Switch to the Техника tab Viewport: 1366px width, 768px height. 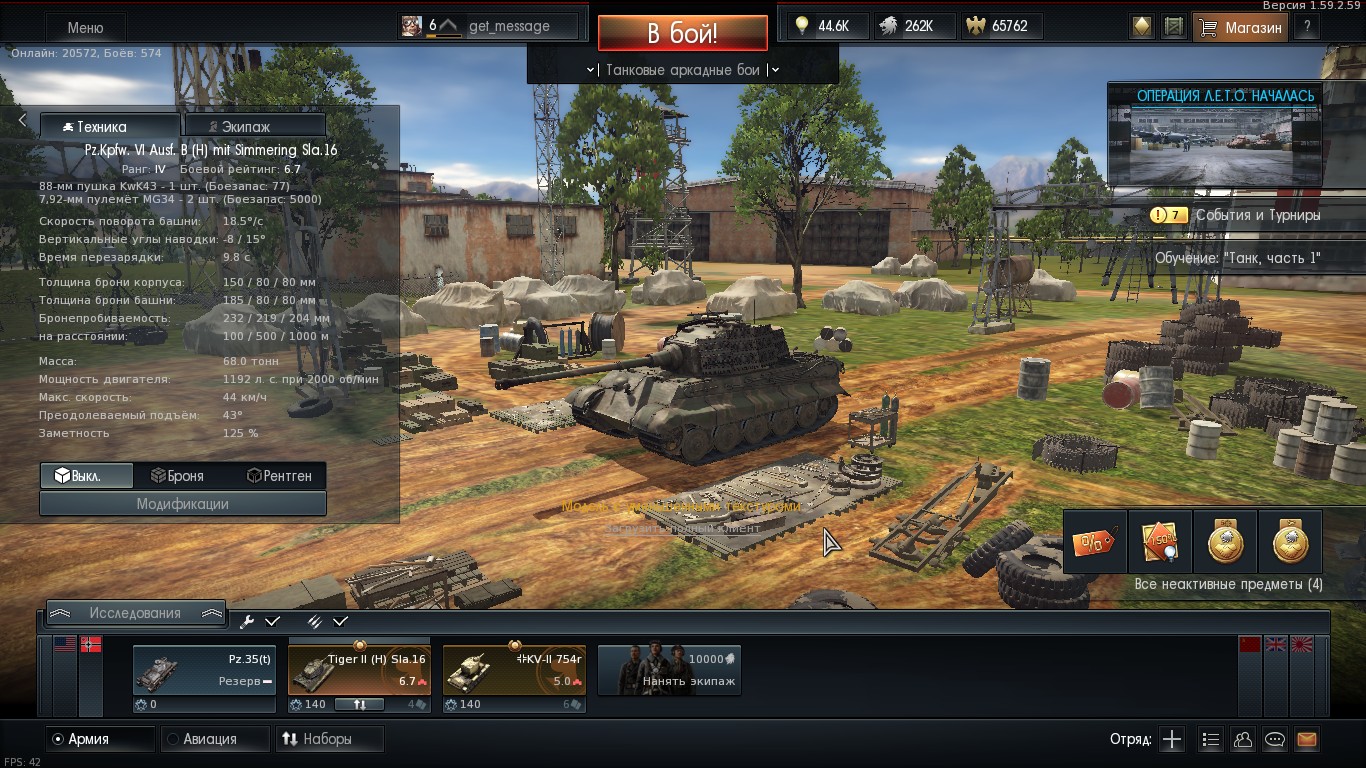point(110,127)
